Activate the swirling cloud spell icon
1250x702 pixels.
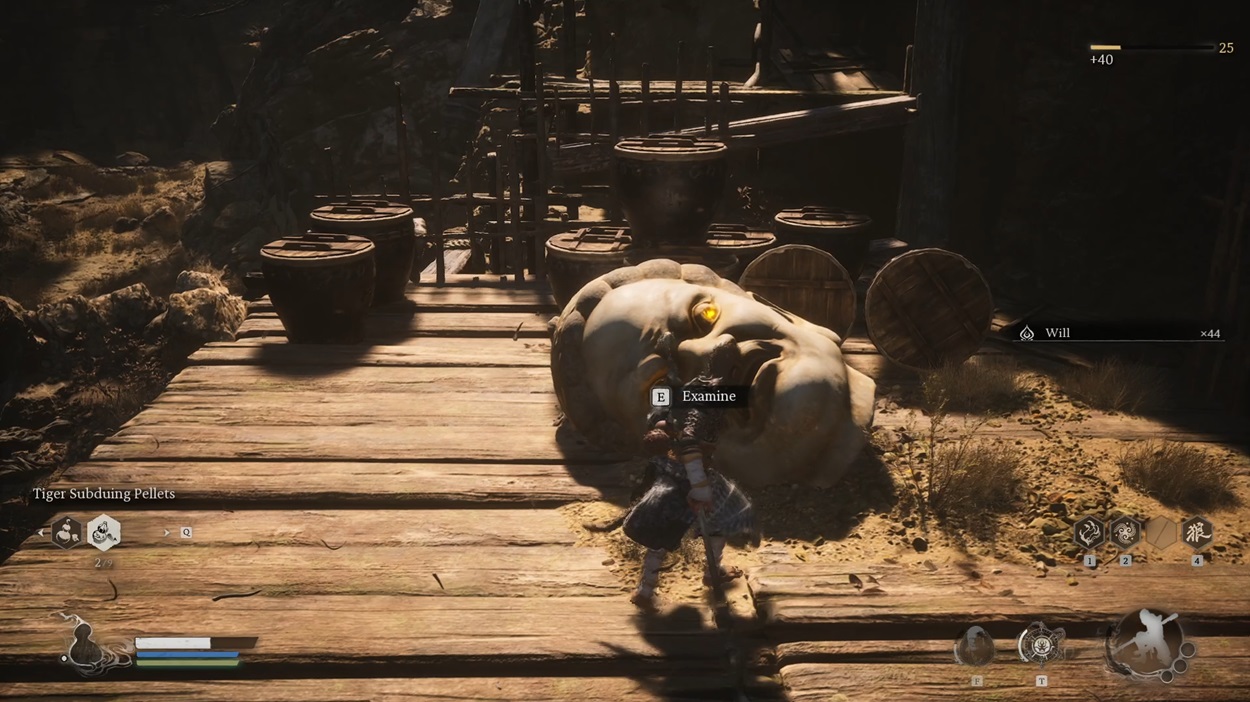pos(1125,533)
